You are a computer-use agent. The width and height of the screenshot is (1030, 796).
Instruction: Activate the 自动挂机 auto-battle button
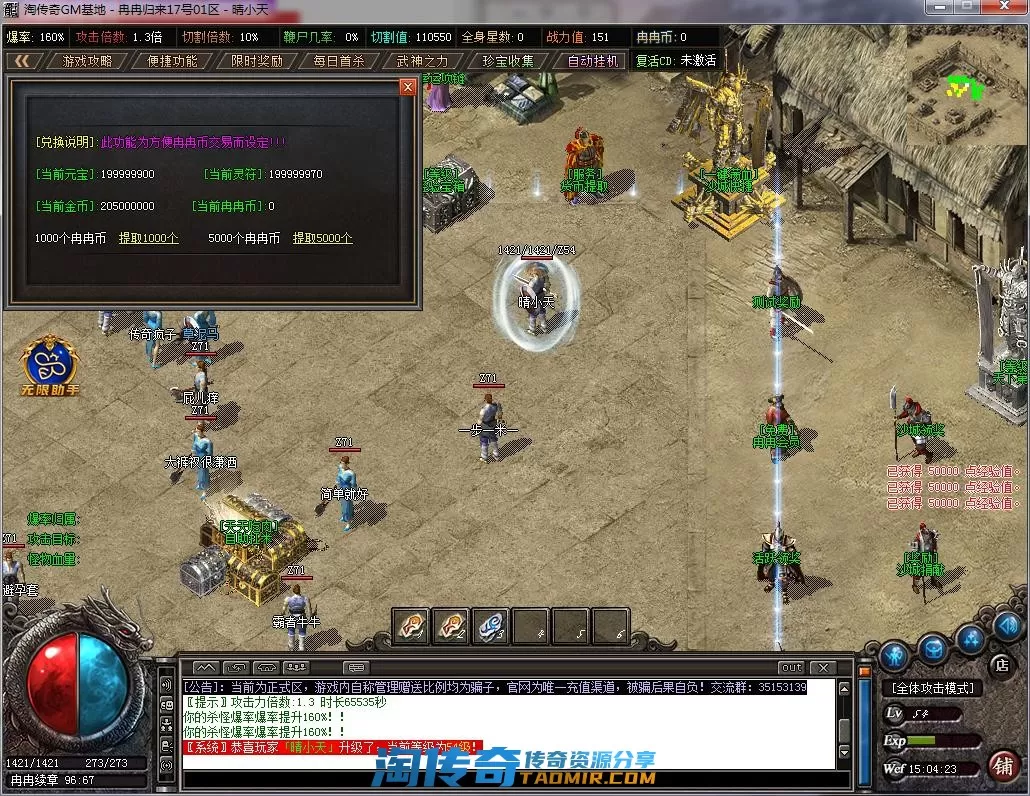(594, 60)
